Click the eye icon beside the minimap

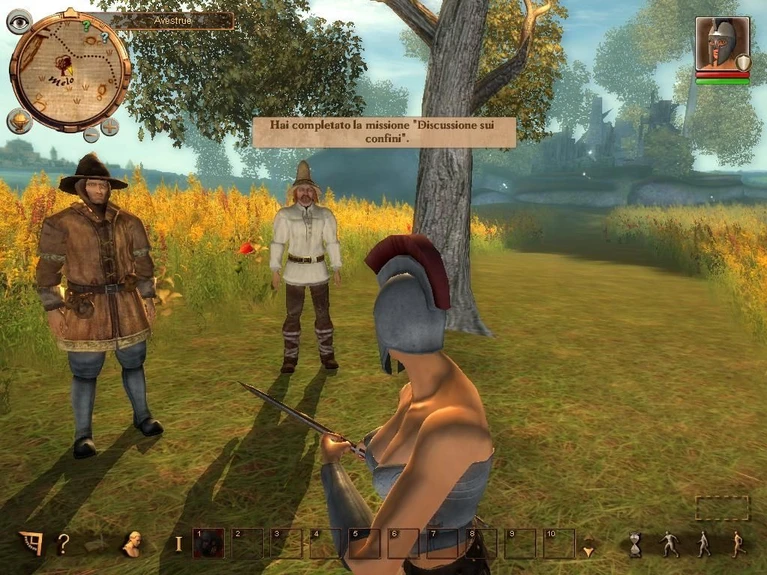point(19,21)
